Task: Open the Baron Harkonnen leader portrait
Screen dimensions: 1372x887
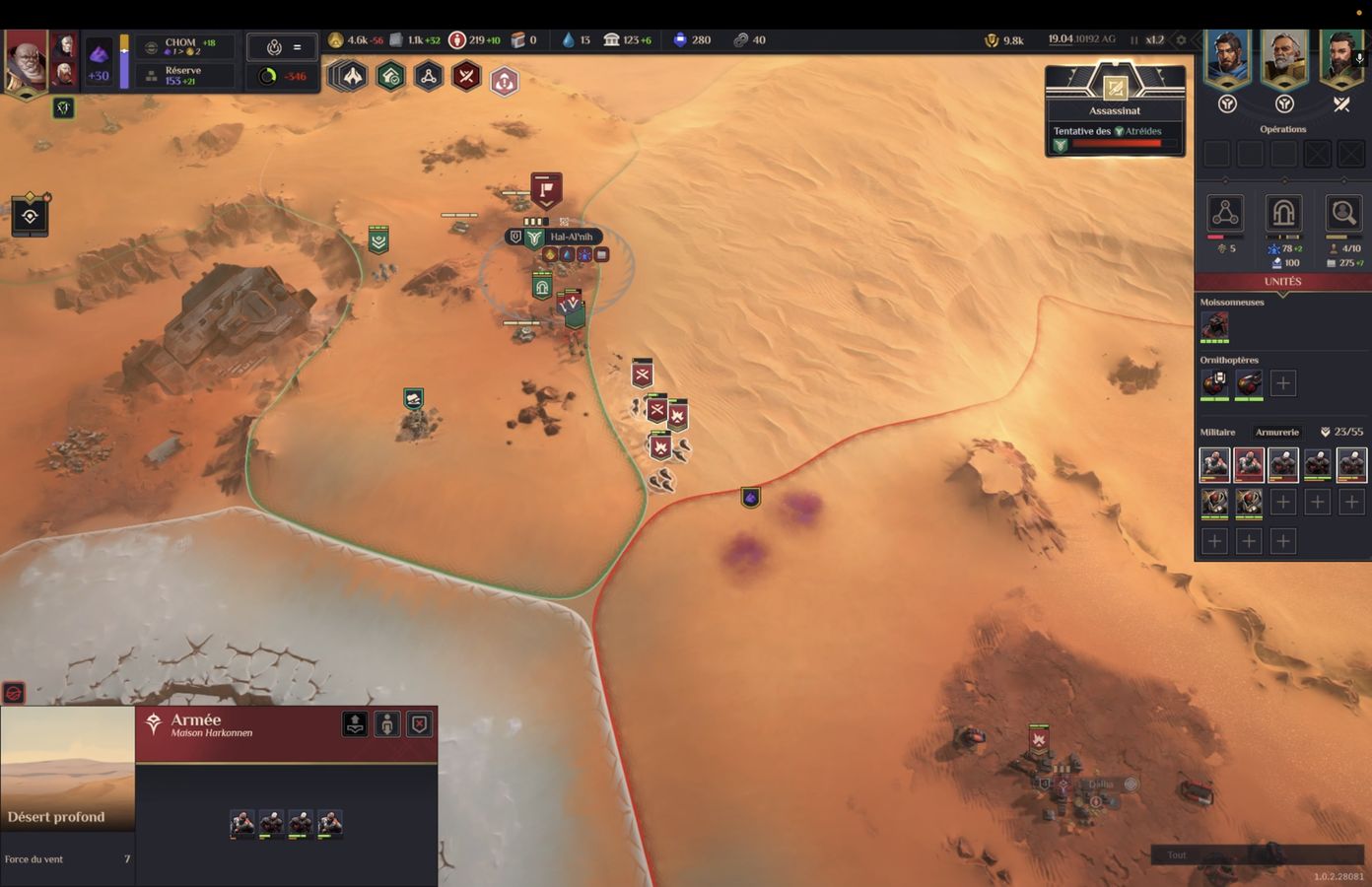Action: click(x=26, y=61)
